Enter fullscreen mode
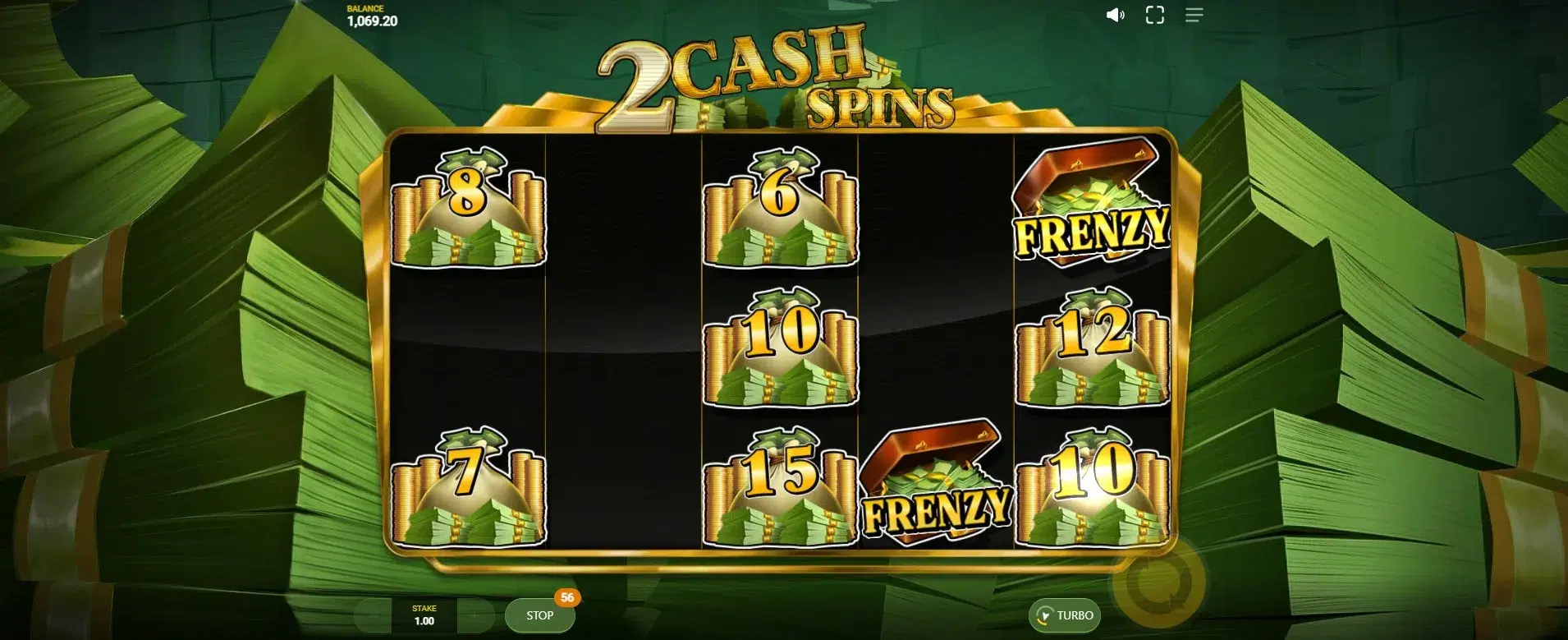The height and width of the screenshot is (640, 1568). pyautogui.click(x=1154, y=15)
